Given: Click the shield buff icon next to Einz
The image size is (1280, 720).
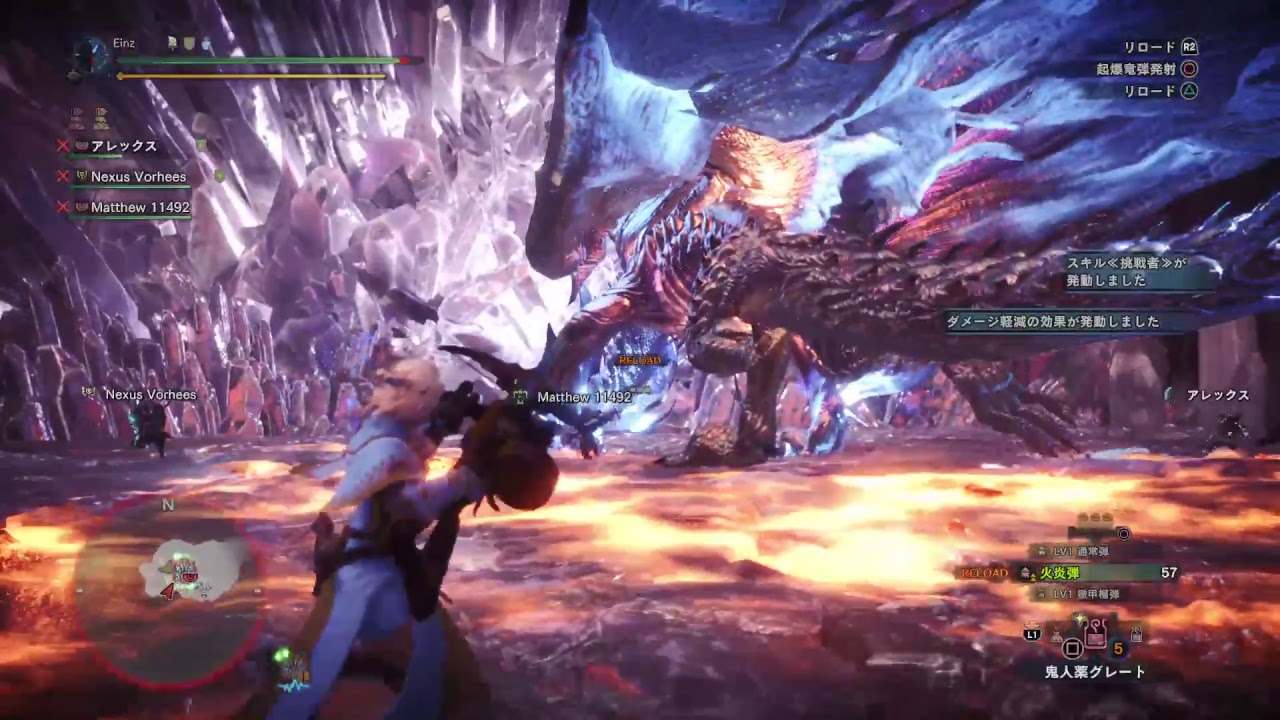Looking at the screenshot, I should tap(187, 43).
